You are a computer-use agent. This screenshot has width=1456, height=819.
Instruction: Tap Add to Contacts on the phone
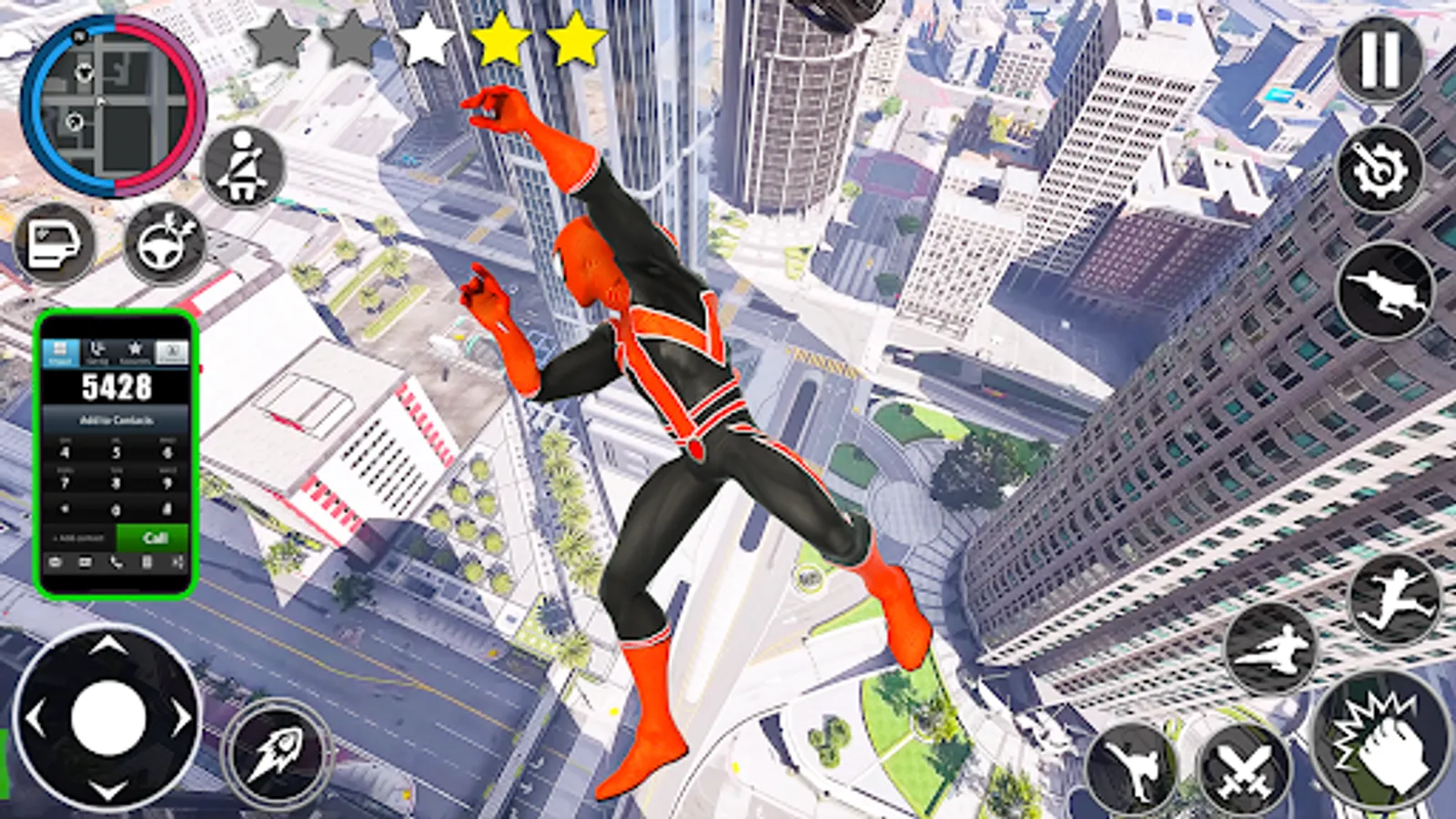(x=117, y=420)
